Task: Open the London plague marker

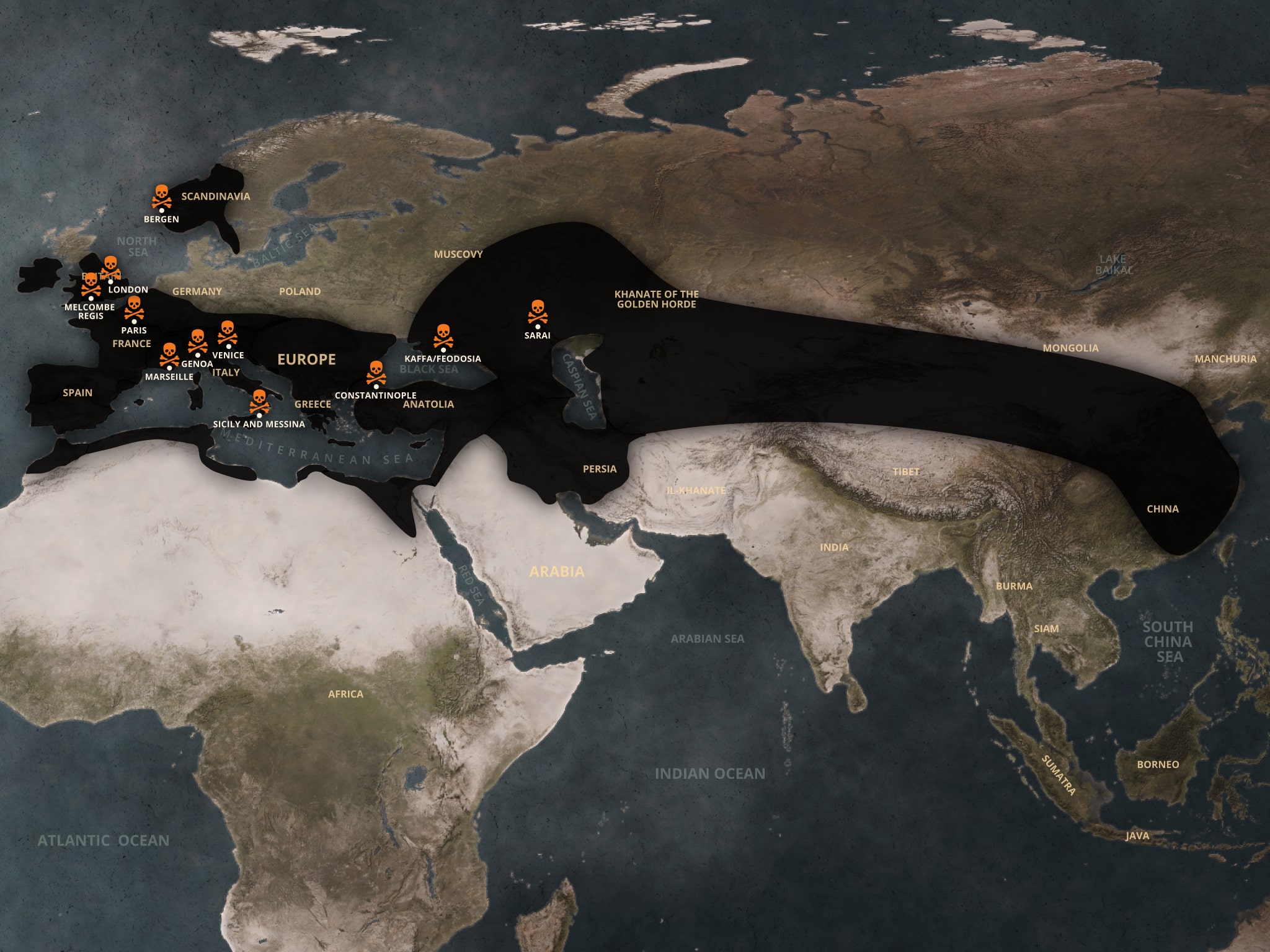Action: tap(110, 268)
